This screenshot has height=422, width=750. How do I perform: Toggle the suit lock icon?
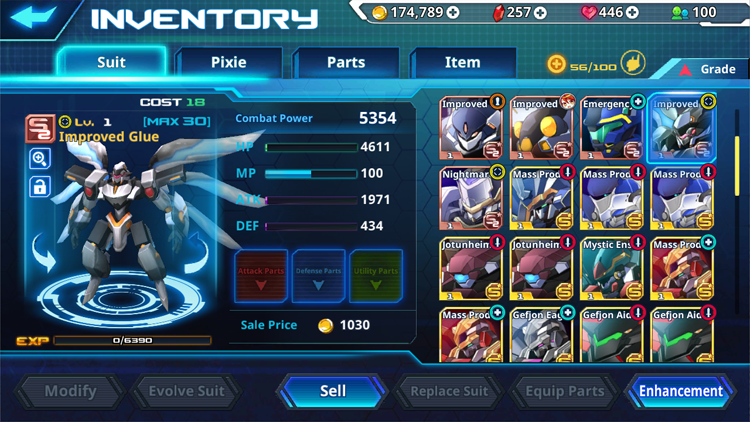pyautogui.click(x=40, y=186)
